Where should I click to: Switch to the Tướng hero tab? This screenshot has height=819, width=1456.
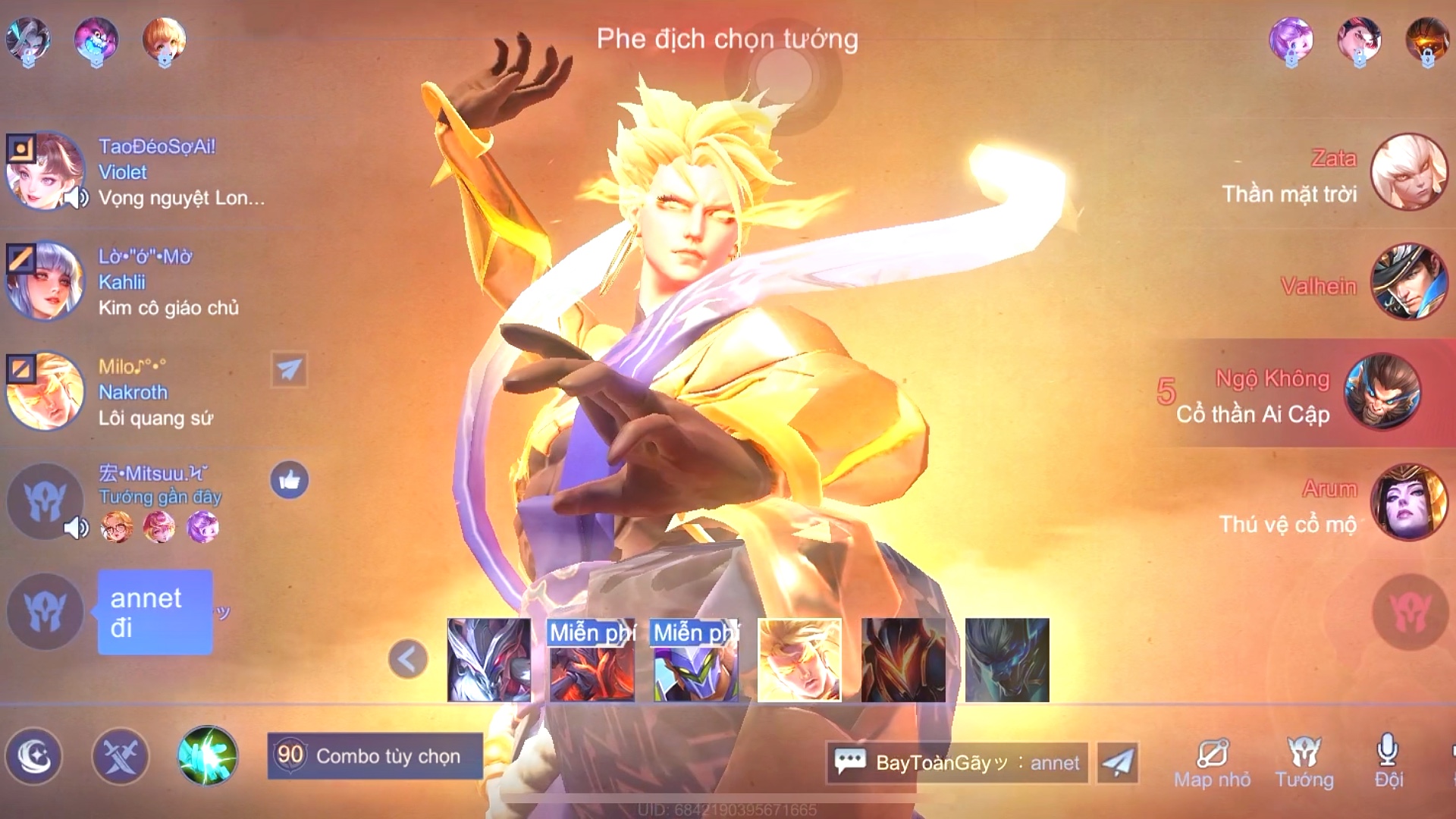[x=1304, y=763]
